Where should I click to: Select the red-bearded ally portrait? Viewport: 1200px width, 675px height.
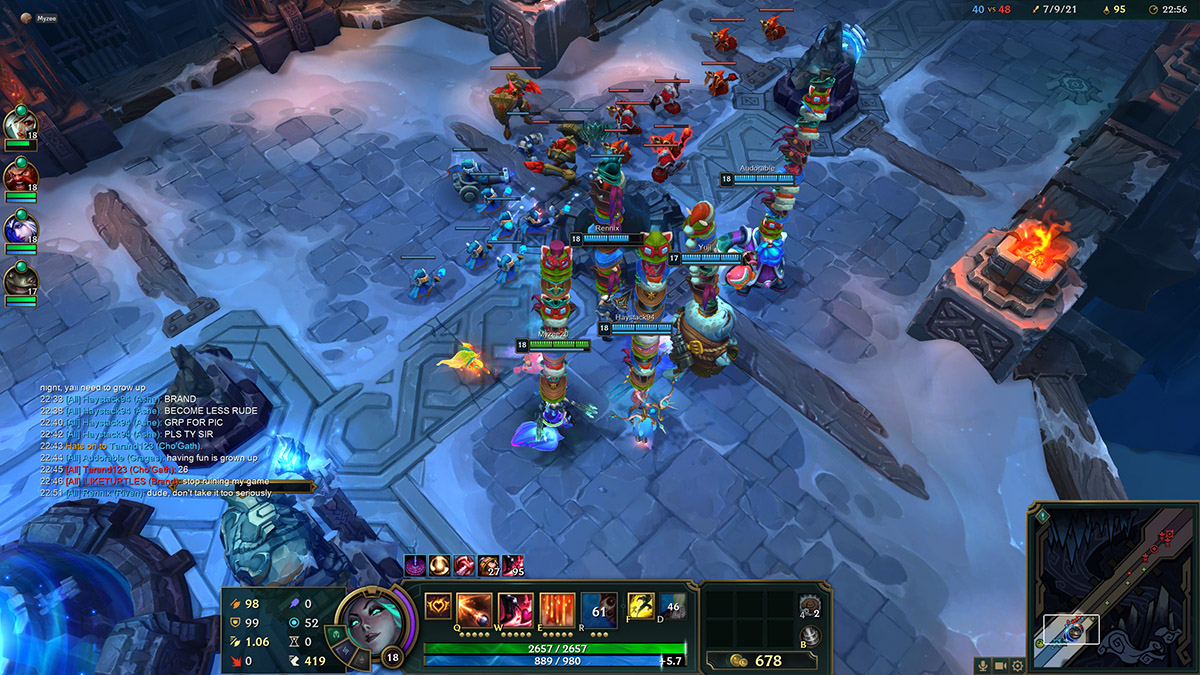(19, 176)
